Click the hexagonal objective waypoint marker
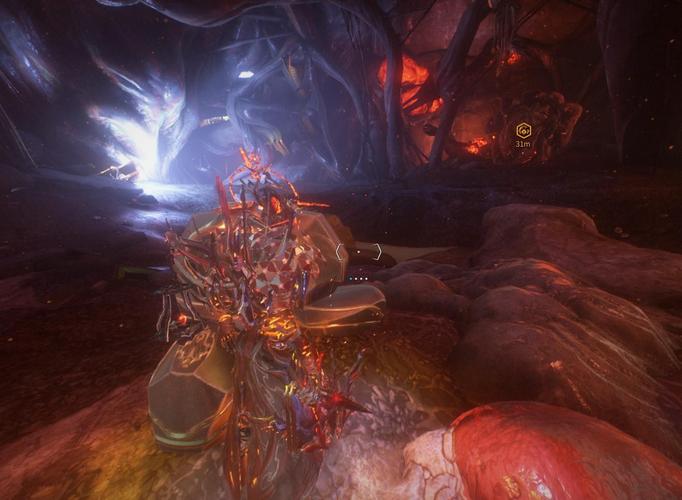Screen dimensions: 682x500 (522, 130)
